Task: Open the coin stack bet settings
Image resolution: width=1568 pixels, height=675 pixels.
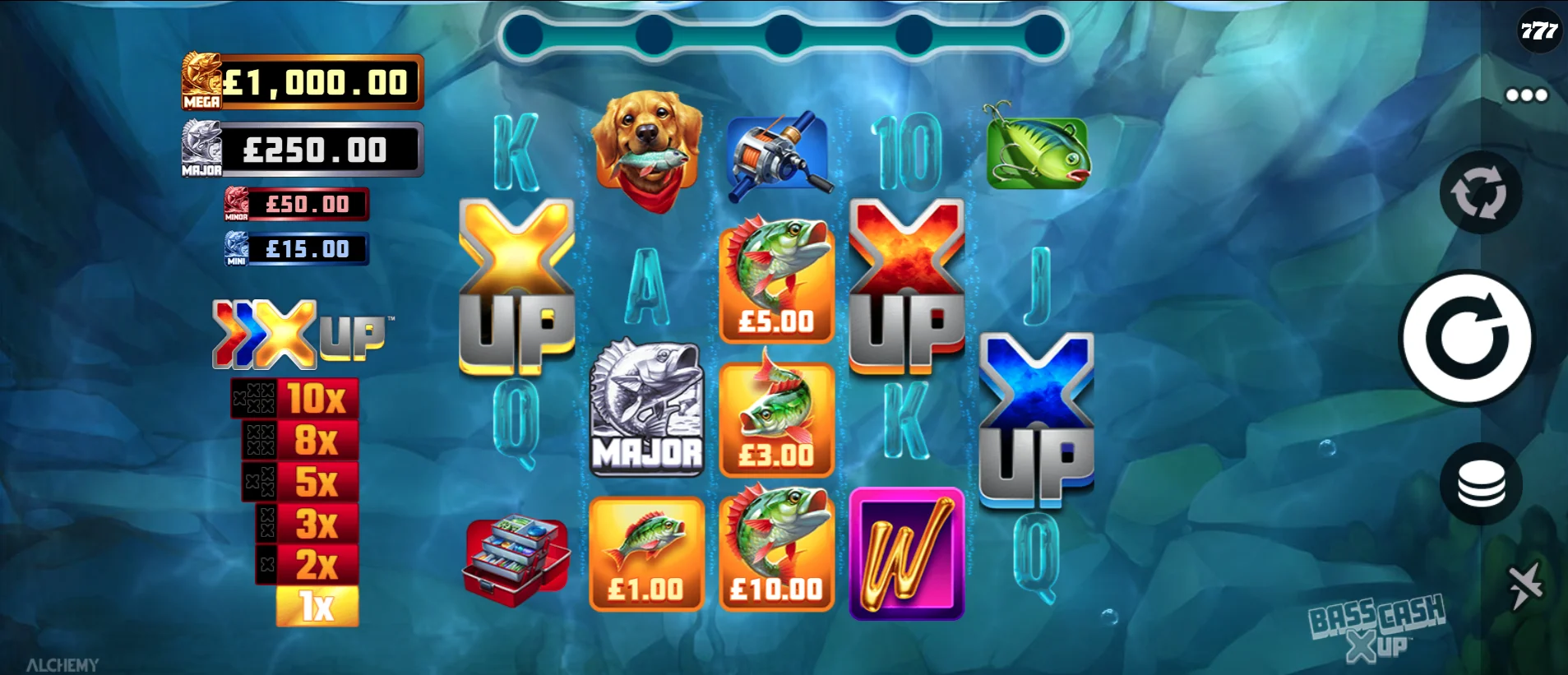Action: click(x=1480, y=484)
